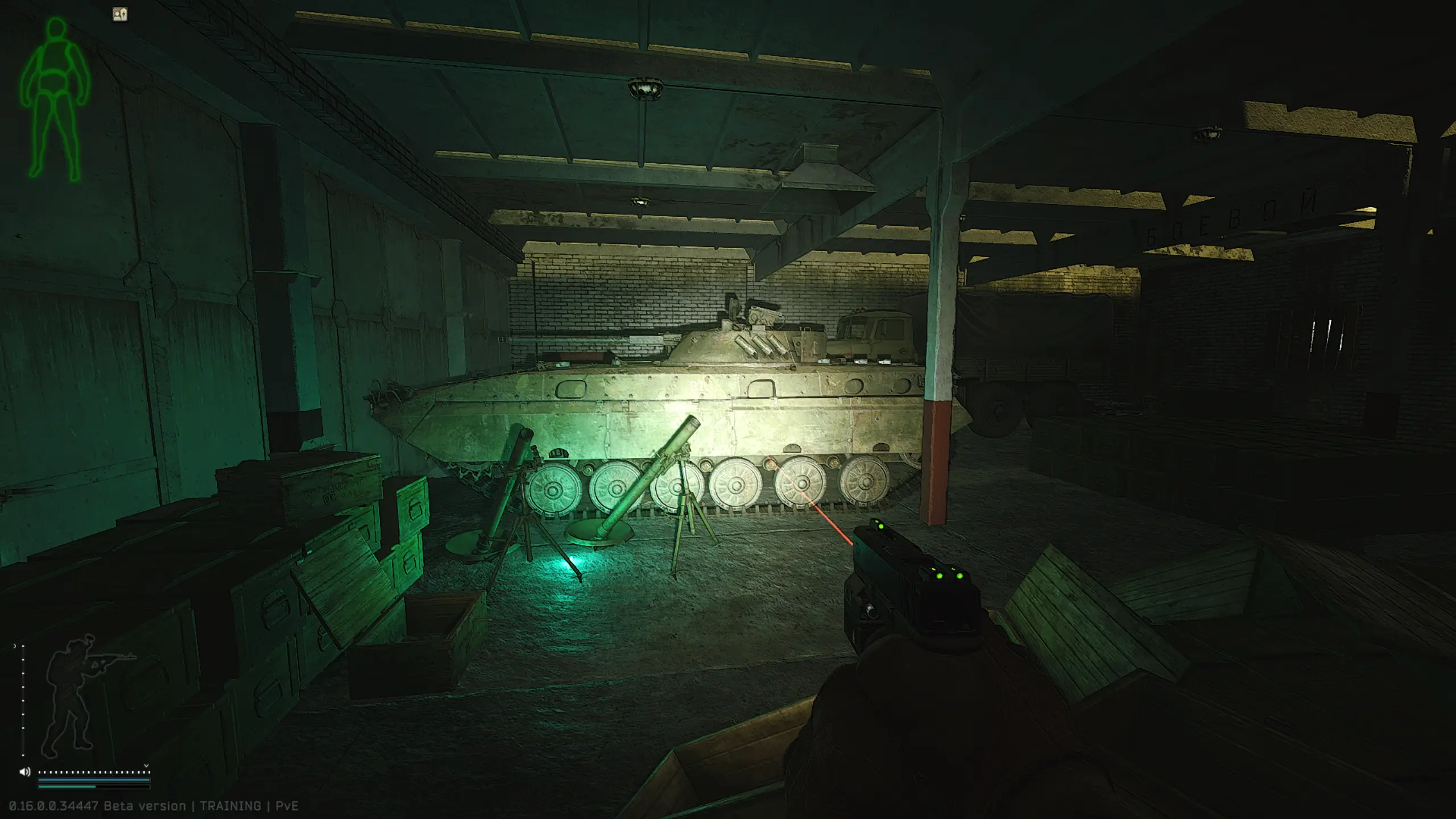Image resolution: width=1456 pixels, height=819 pixels.
Task: Adjust the dotted movement speed slider
Action: pyautogui.click(x=94, y=772)
